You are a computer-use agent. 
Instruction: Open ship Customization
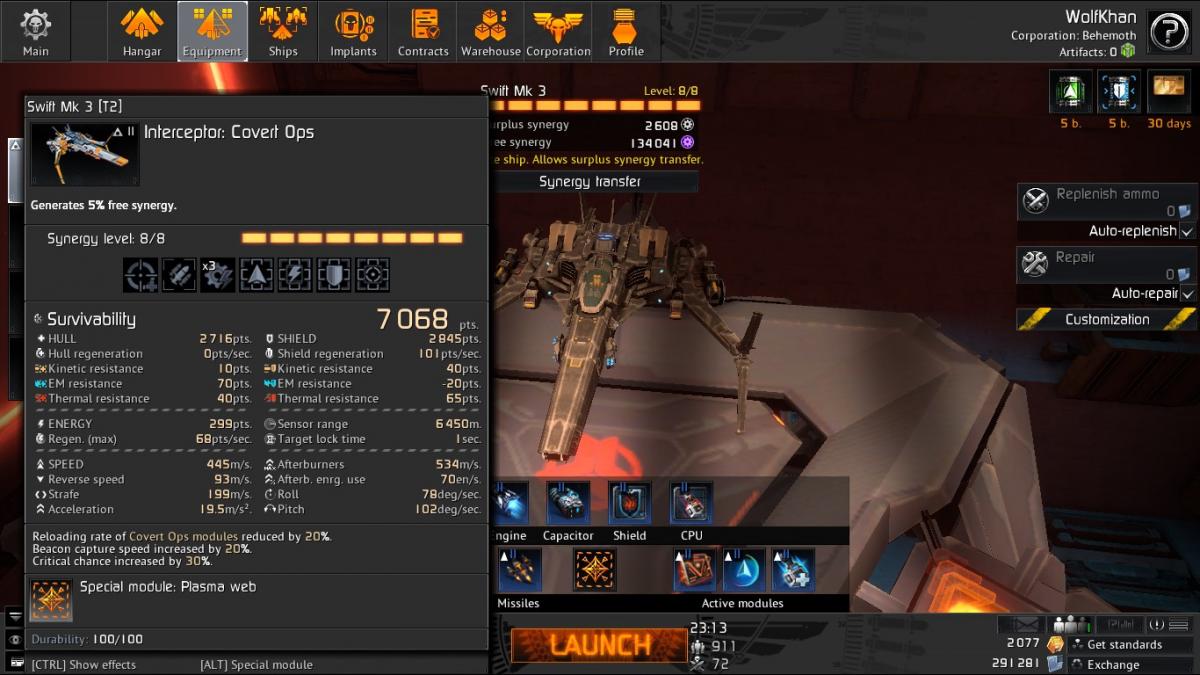pyautogui.click(x=1106, y=320)
